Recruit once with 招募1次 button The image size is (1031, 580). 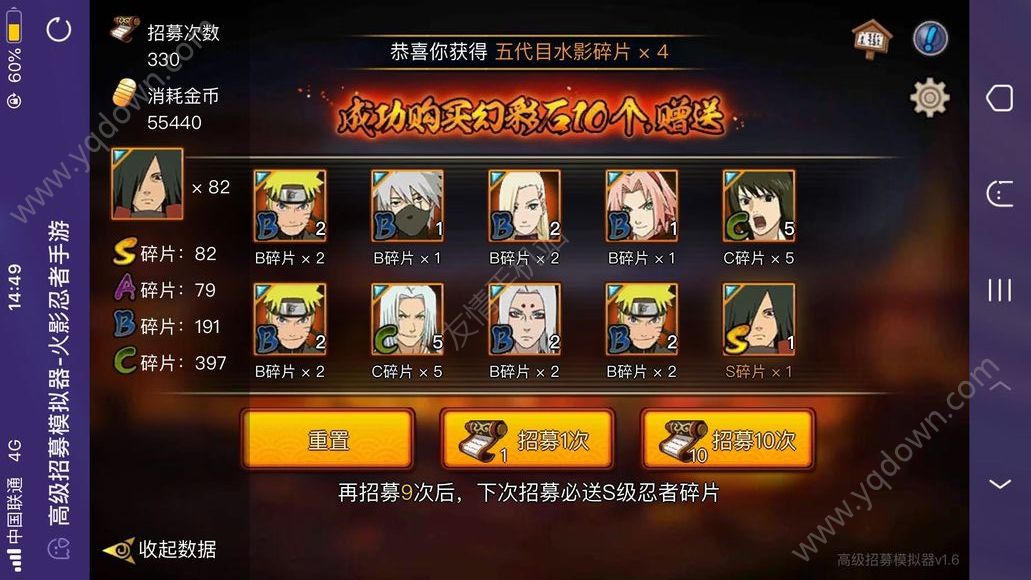[527, 439]
